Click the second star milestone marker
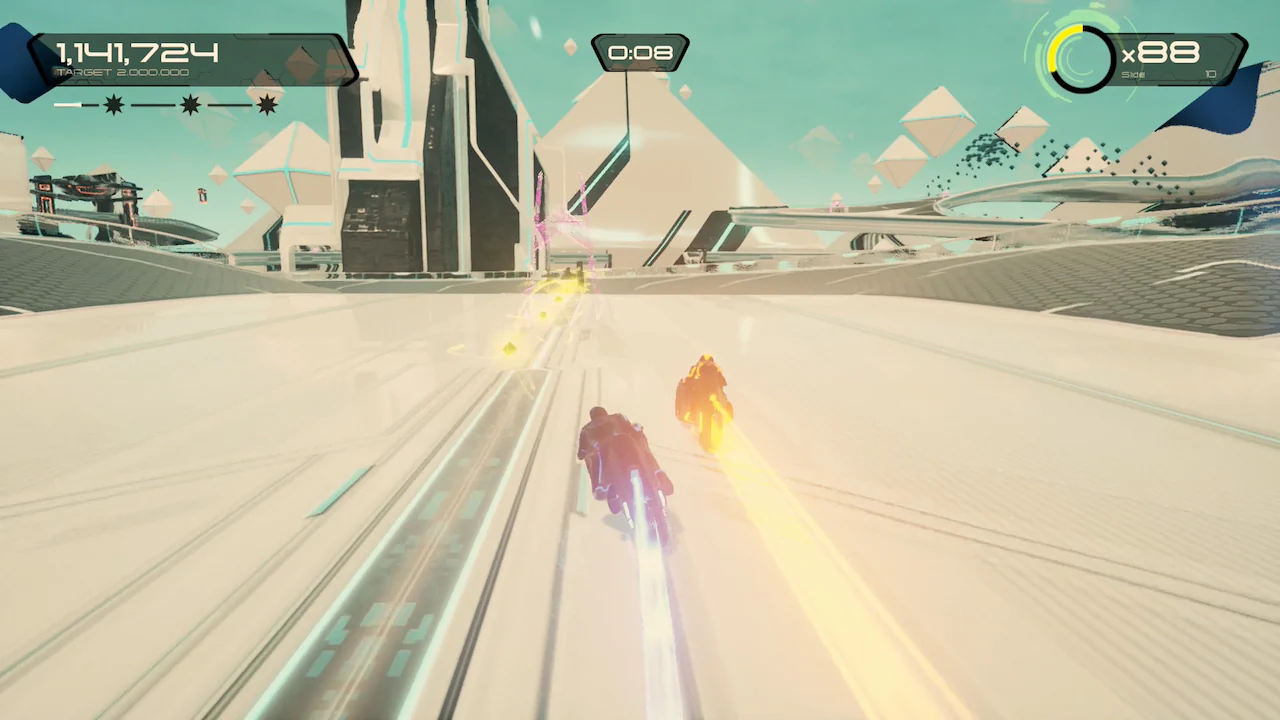 tap(190, 104)
